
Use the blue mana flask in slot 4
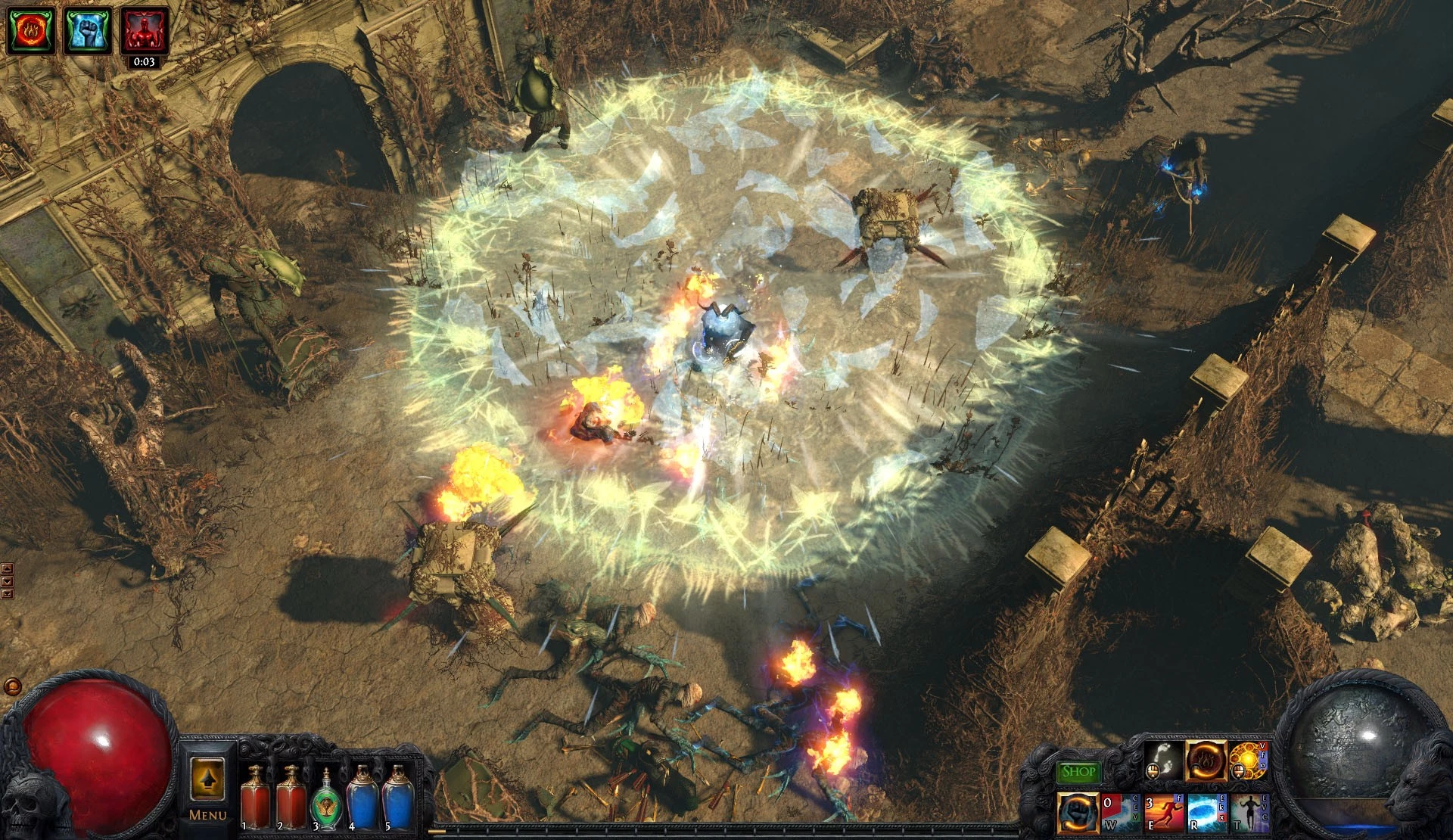point(362,798)
